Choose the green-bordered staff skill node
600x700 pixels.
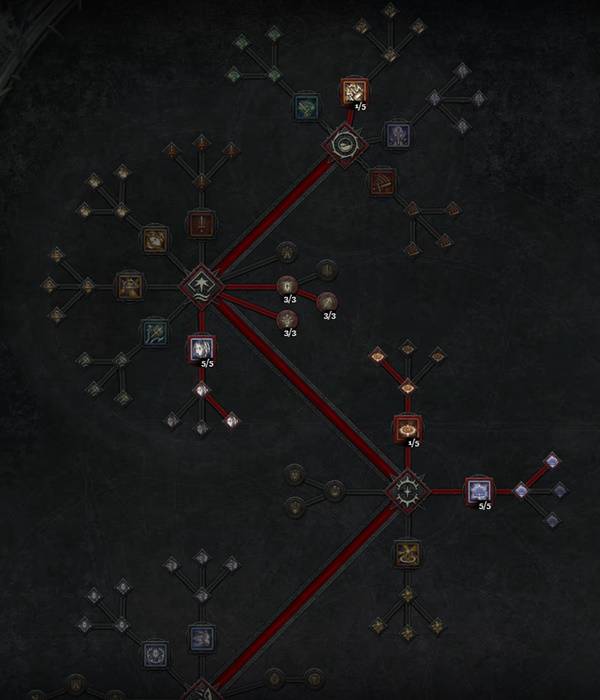pos(153,330)
